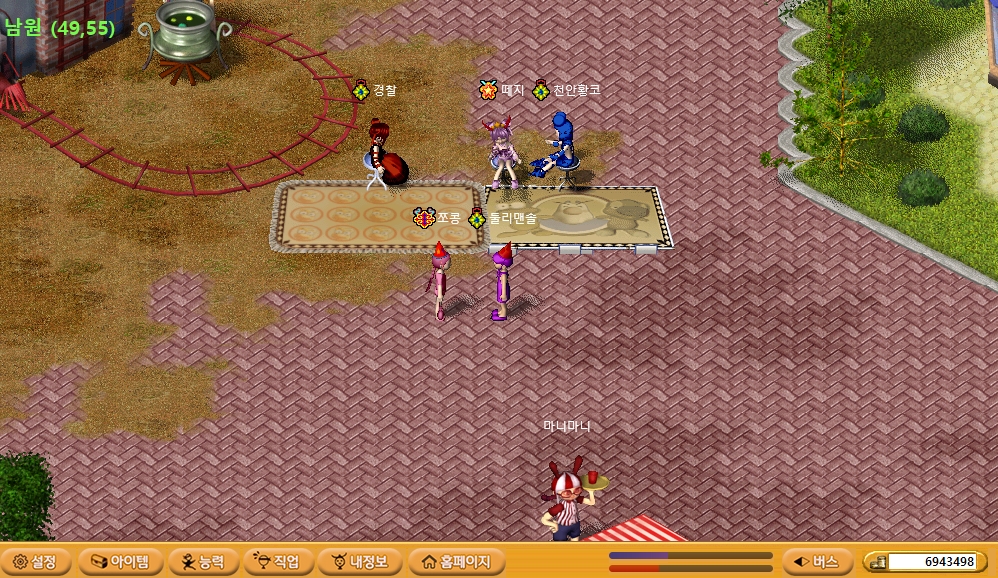Viewport: 998px width, 578px height.
Task: Visit the 홈페이지 homepage
Action: tap(456, 561)
